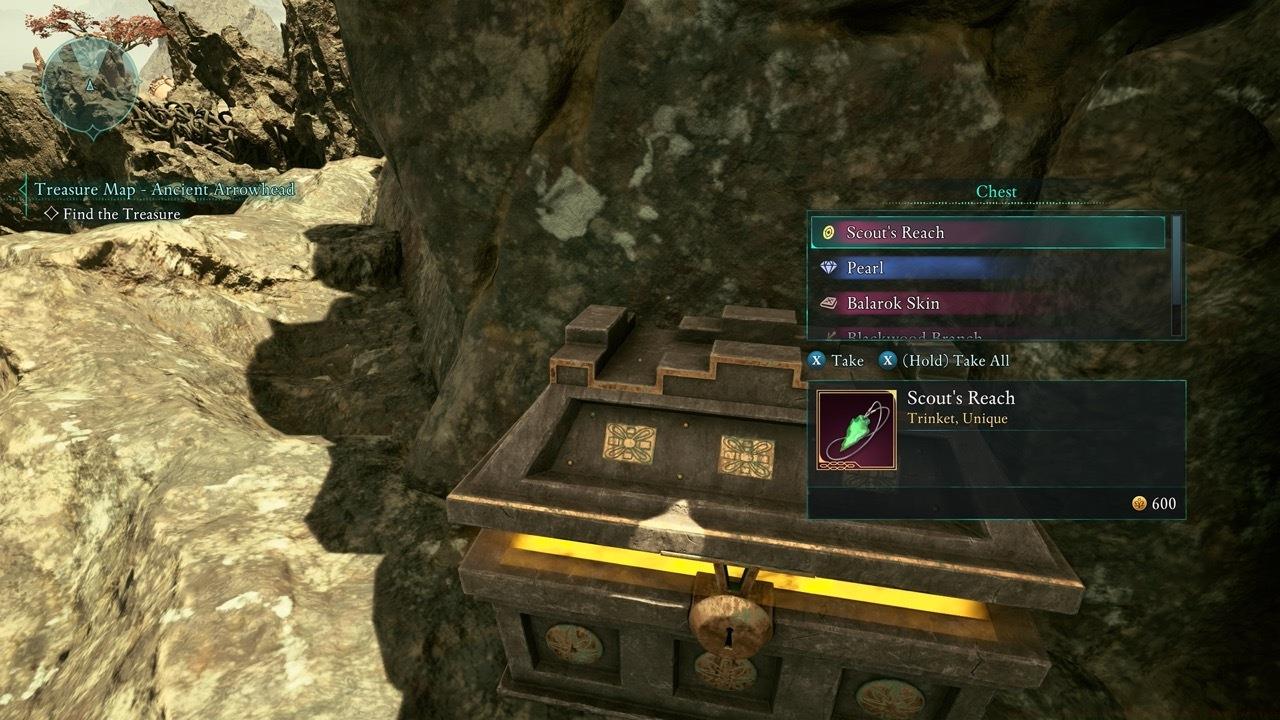Click the X button icon before Take
Image resolution: width=1280 pixels, height=720 pixels.
(x=816, y=360)
